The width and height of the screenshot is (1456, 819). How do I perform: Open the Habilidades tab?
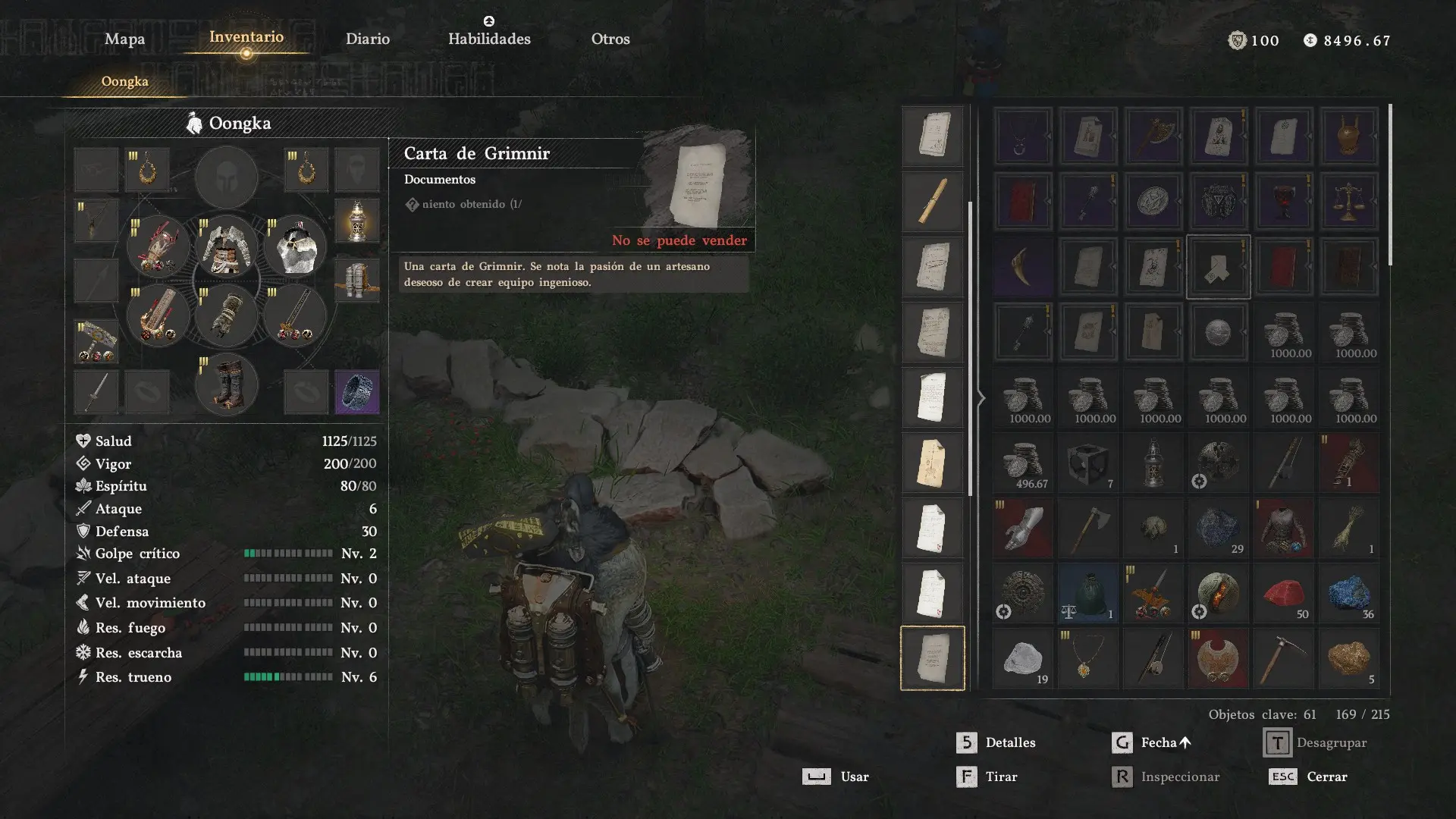coord(489,39)
